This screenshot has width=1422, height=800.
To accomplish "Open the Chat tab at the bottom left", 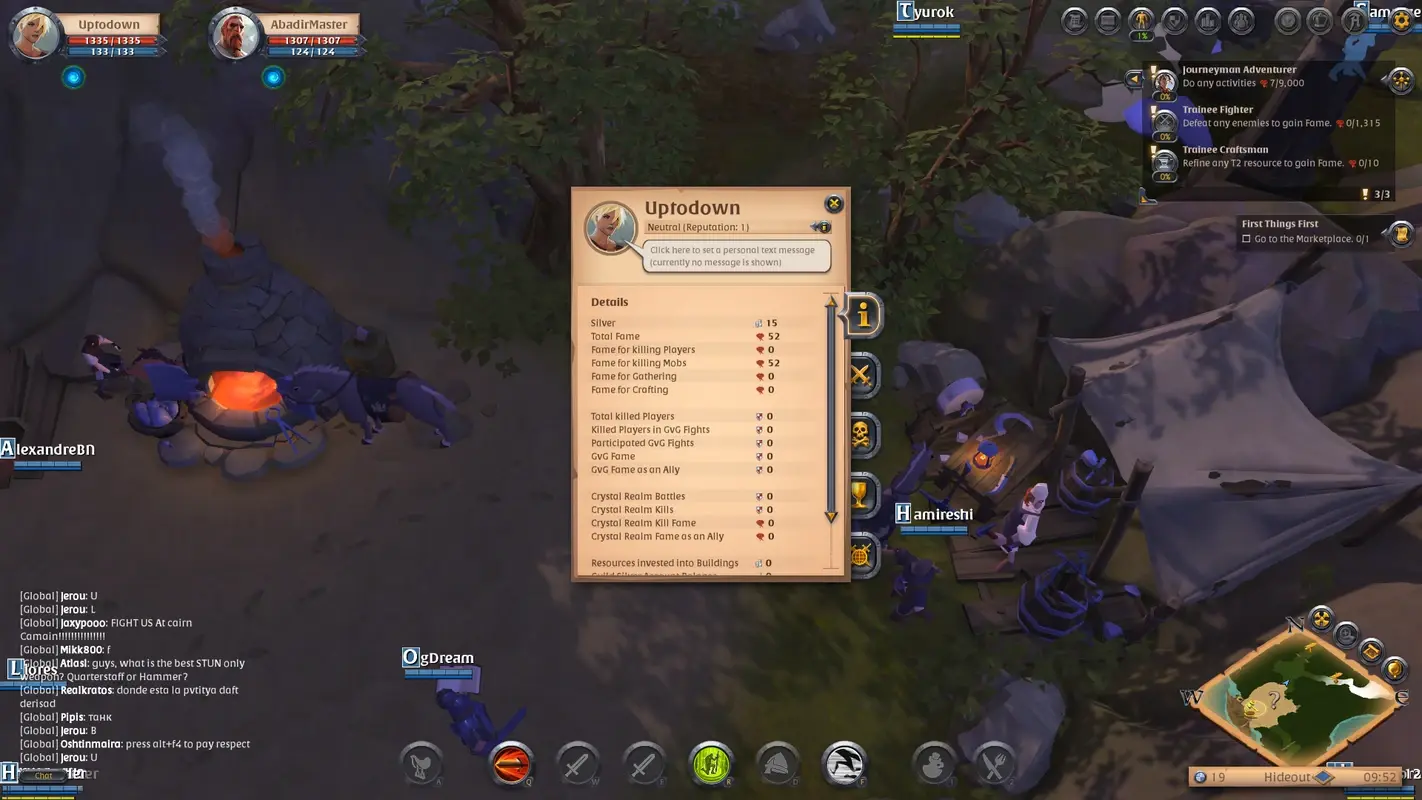I will pyautogui.click(x=42, y=776).
